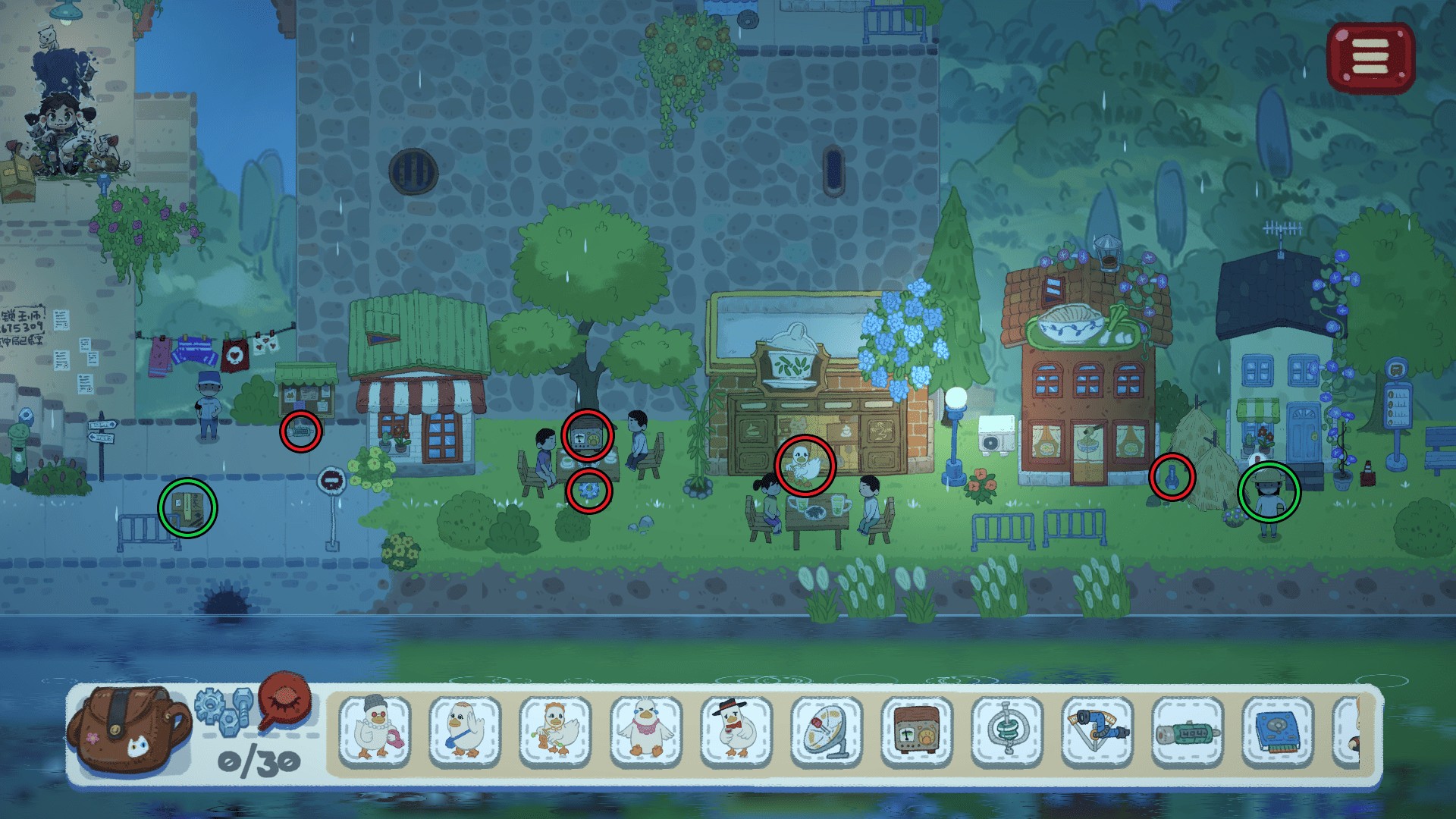
Task: Select the crying duck with pink bib
Action: [646, 731]
